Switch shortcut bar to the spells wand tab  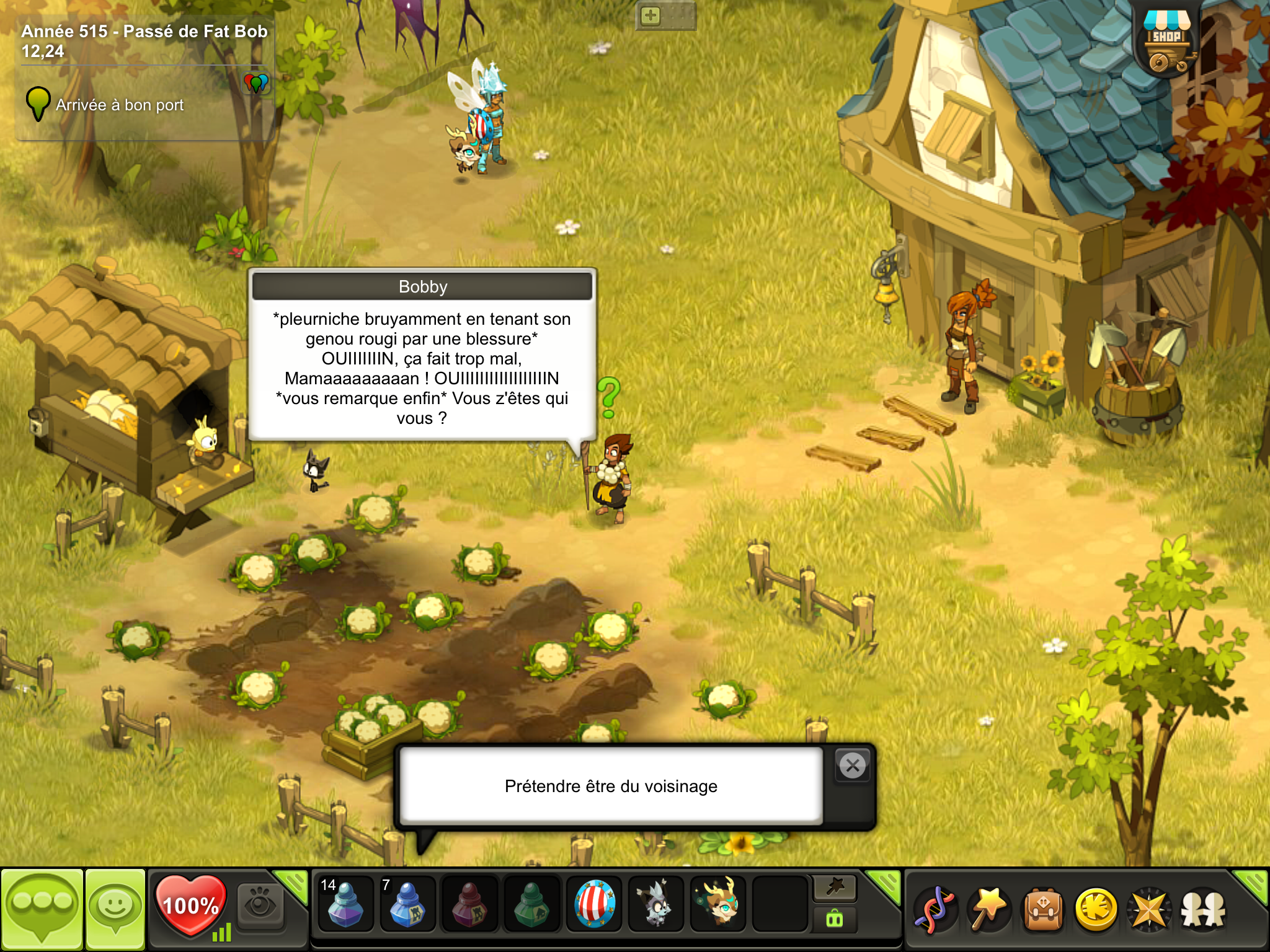(835, 888)
